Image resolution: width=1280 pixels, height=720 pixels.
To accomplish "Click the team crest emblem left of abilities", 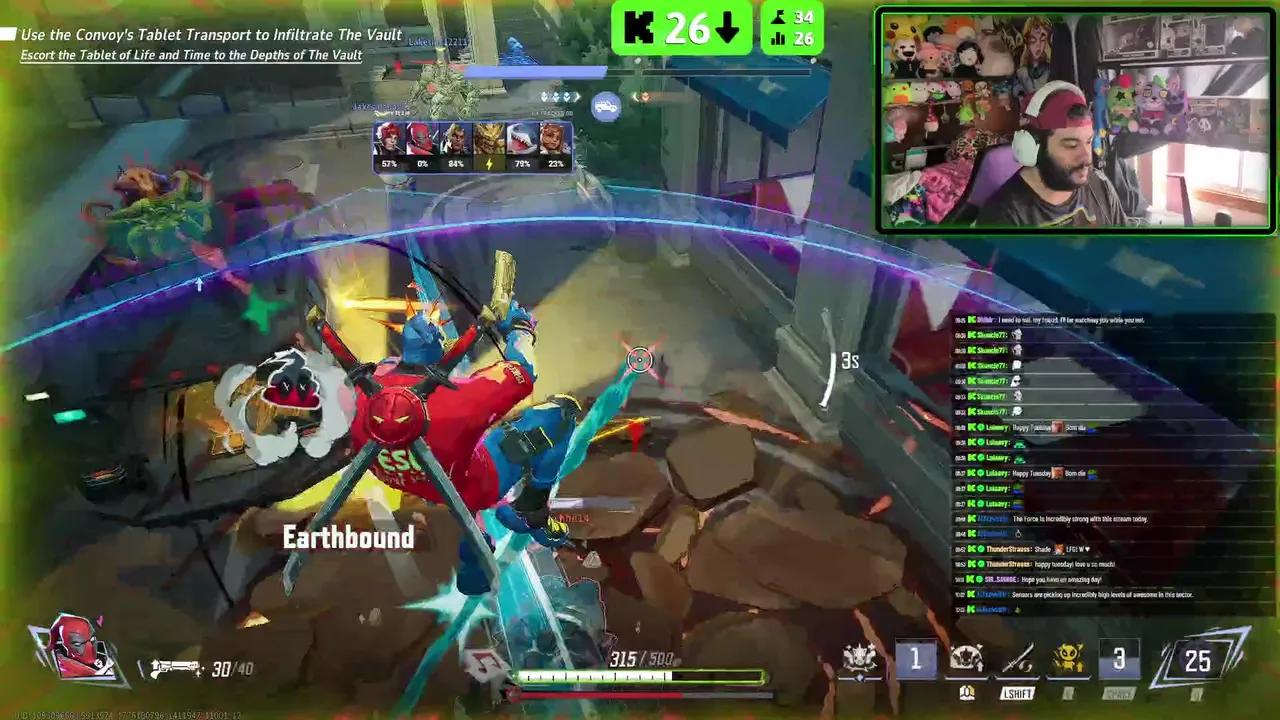I will (x=860, y=658).
